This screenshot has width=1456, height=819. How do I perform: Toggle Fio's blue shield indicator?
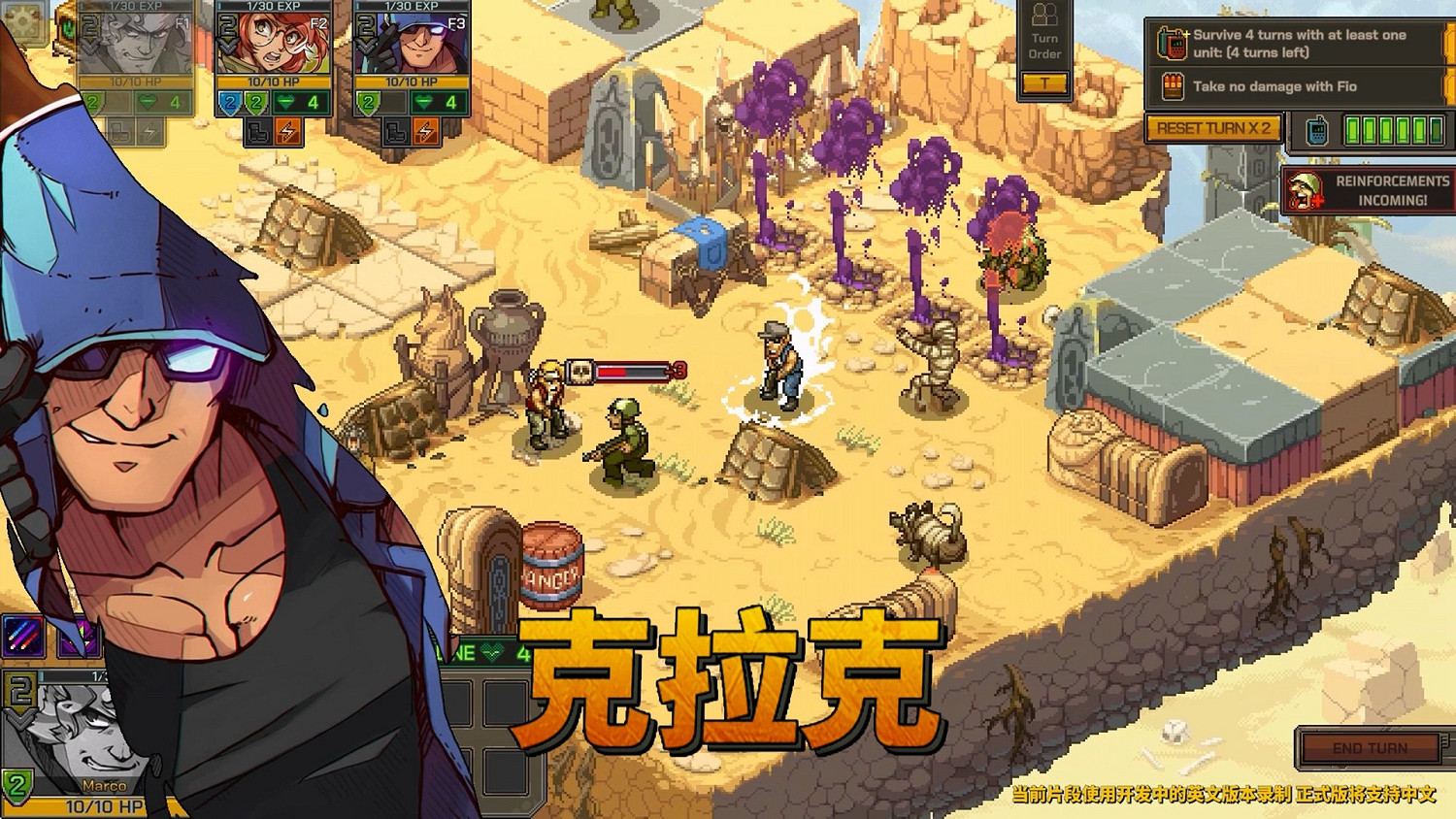click(229, 102)
